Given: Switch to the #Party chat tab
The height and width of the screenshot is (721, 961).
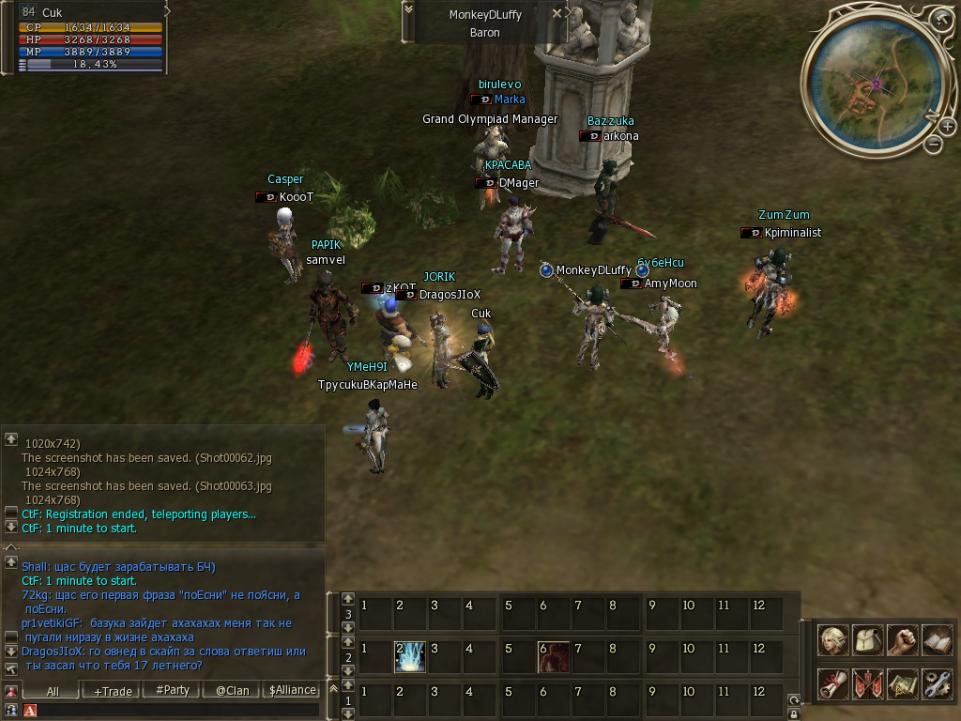Looking at the screenshot, I should tap(172, 691).
